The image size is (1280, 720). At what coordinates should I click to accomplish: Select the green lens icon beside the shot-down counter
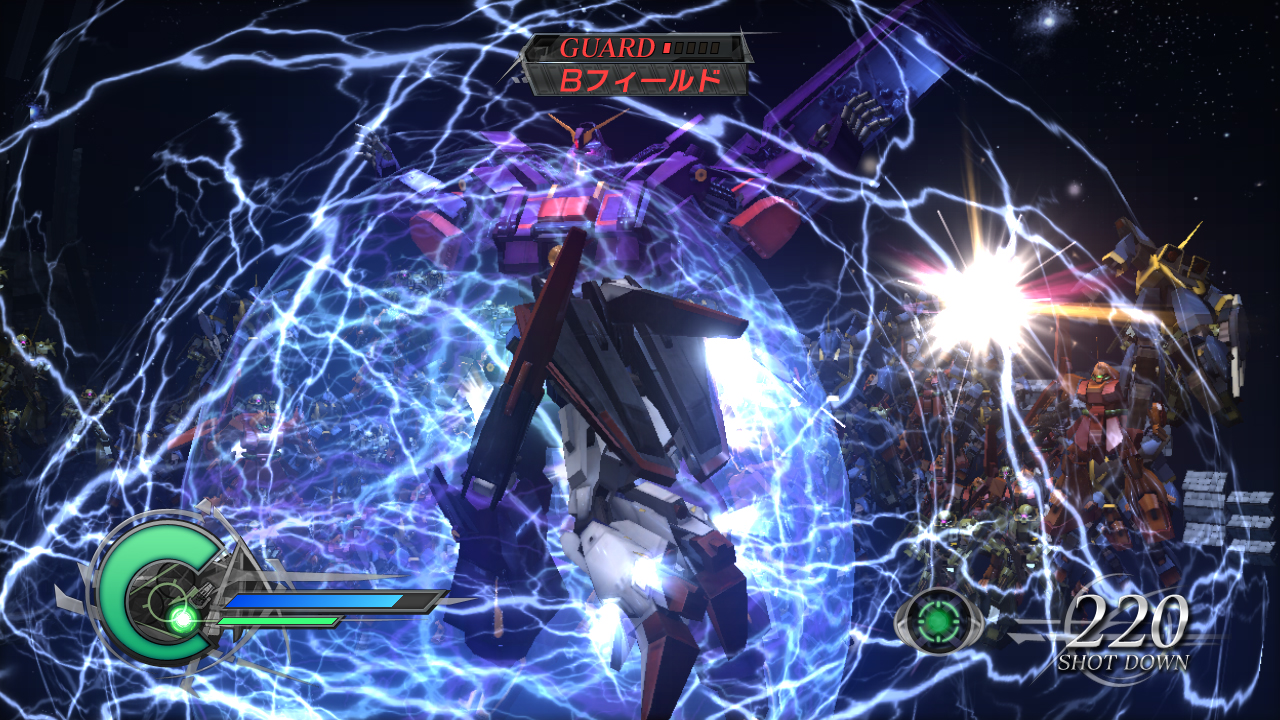coord(934,620)
